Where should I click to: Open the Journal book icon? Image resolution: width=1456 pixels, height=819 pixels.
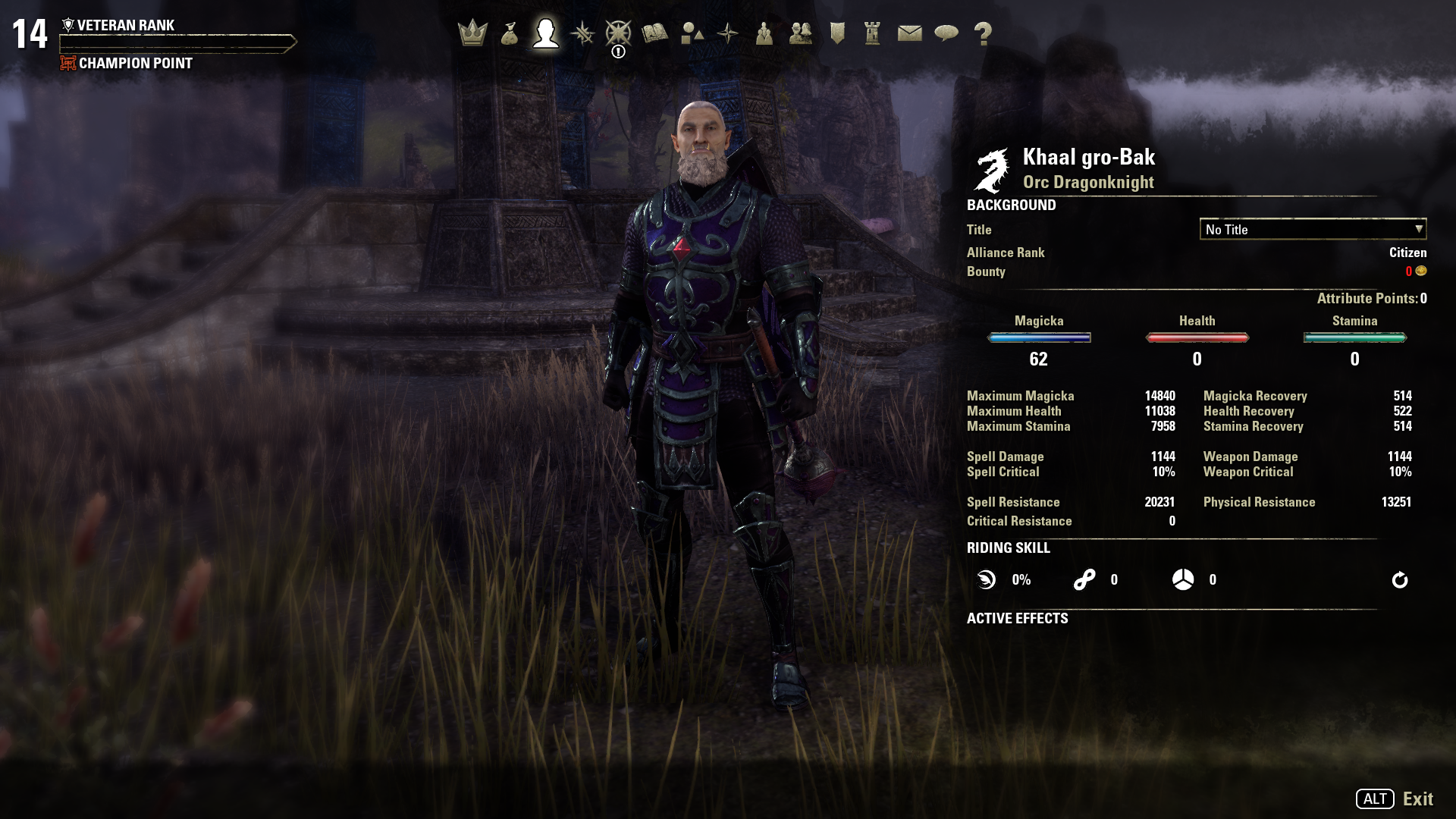[x=654, y=33]
